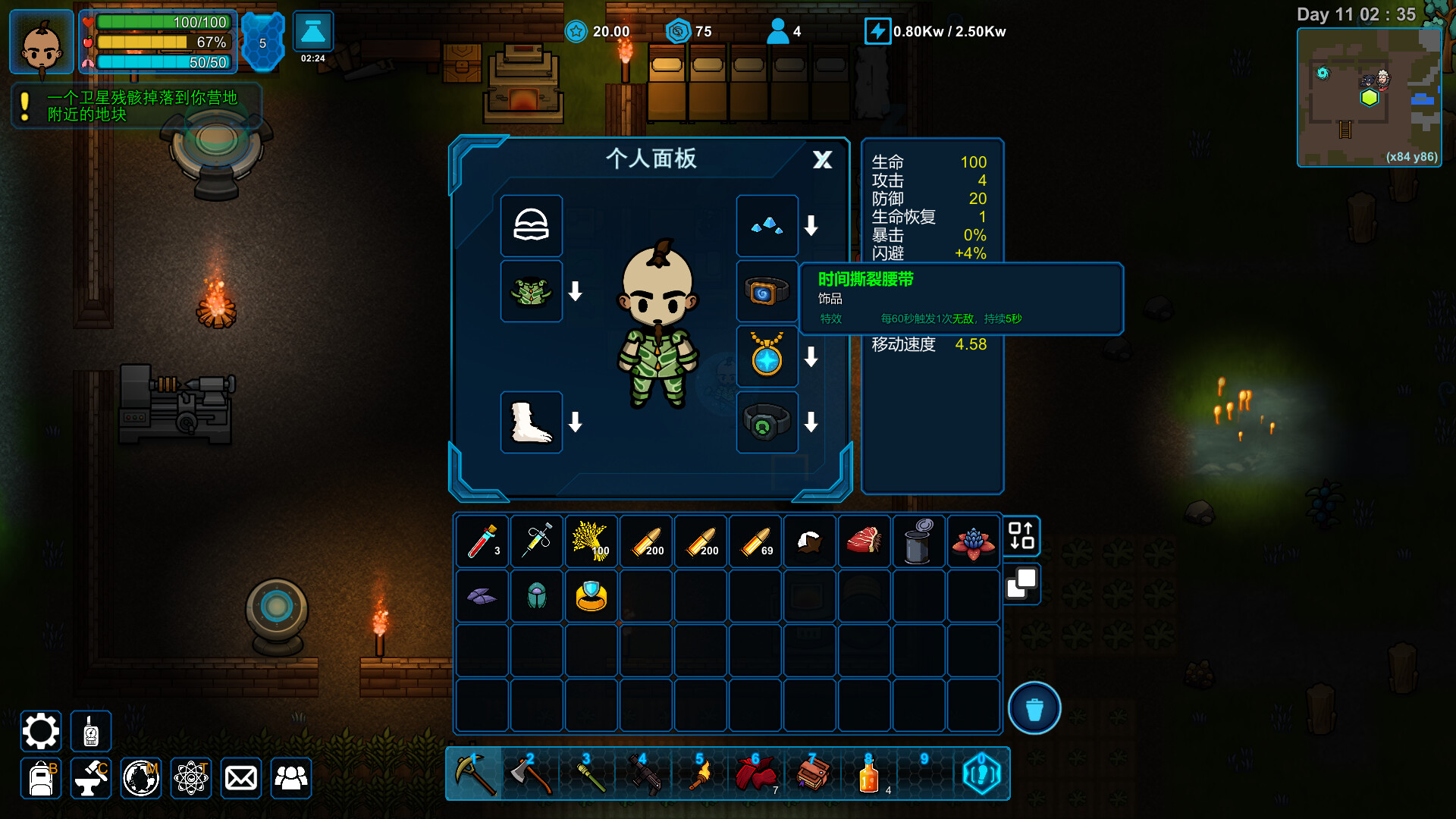Select the axe in hotbar slot 2
1456x819 pixels.
tap(532, 774)
